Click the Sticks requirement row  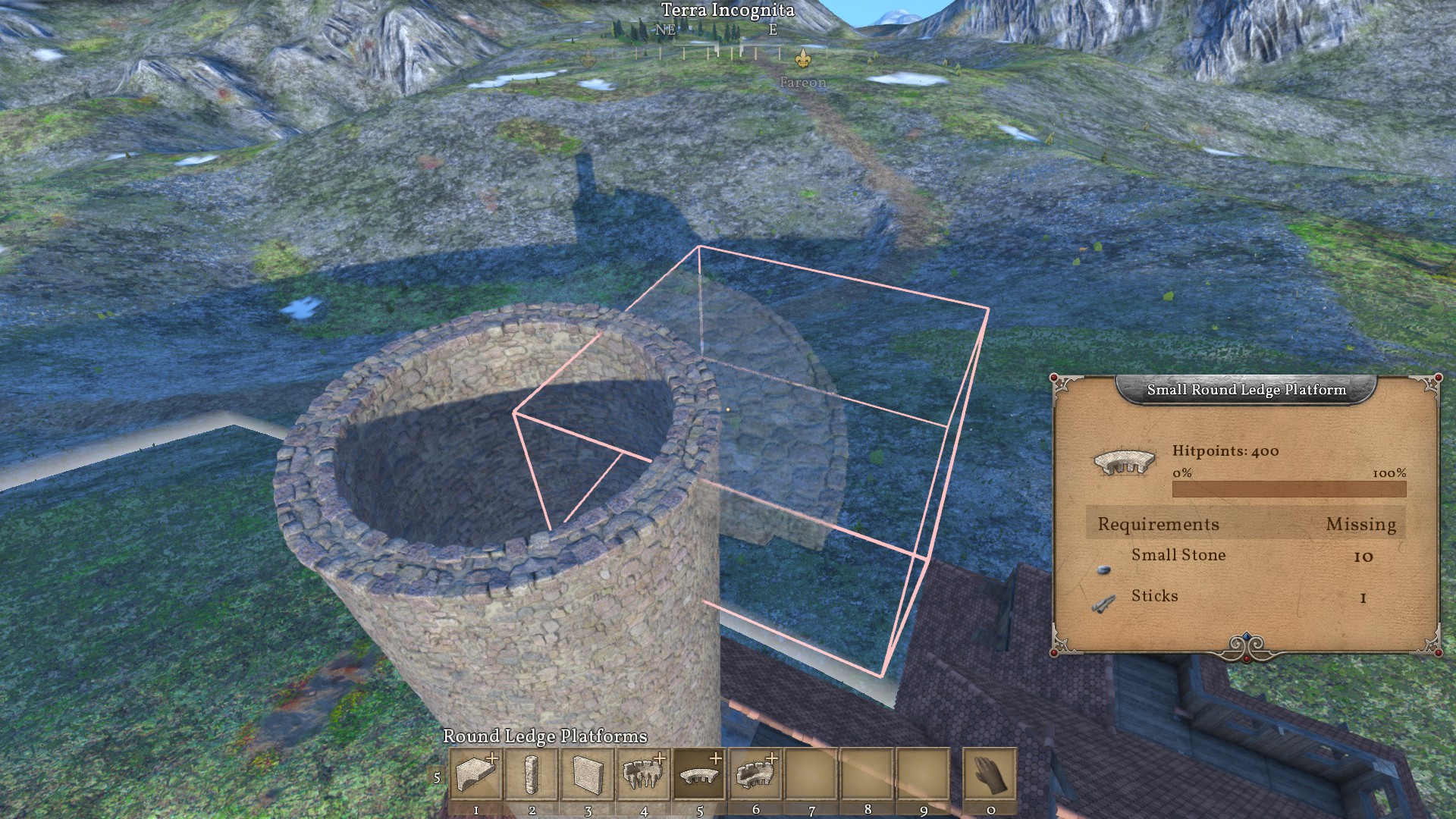(1245, 598)
